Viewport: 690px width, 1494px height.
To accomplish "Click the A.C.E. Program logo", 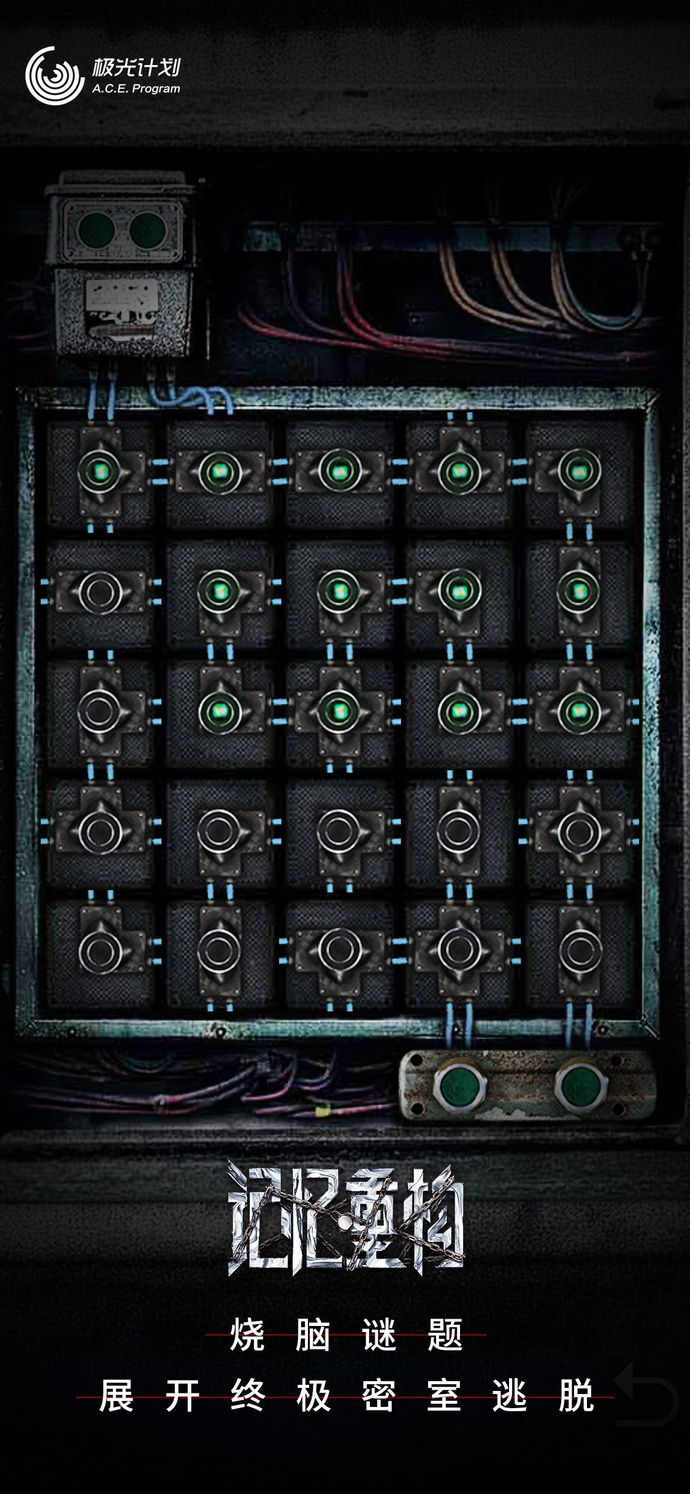I will coord(102,76).
